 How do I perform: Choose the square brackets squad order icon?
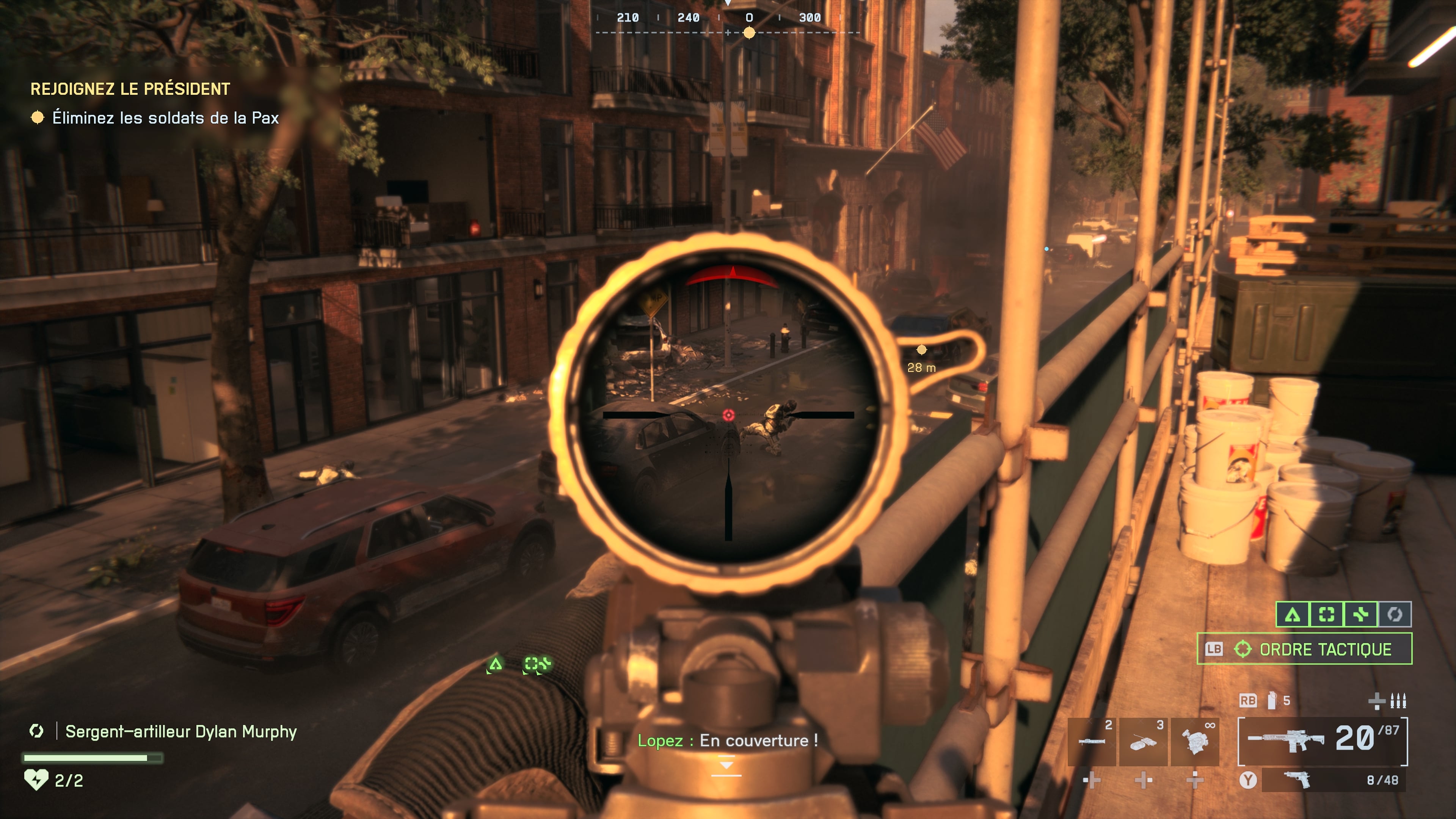coord(1327,614)
